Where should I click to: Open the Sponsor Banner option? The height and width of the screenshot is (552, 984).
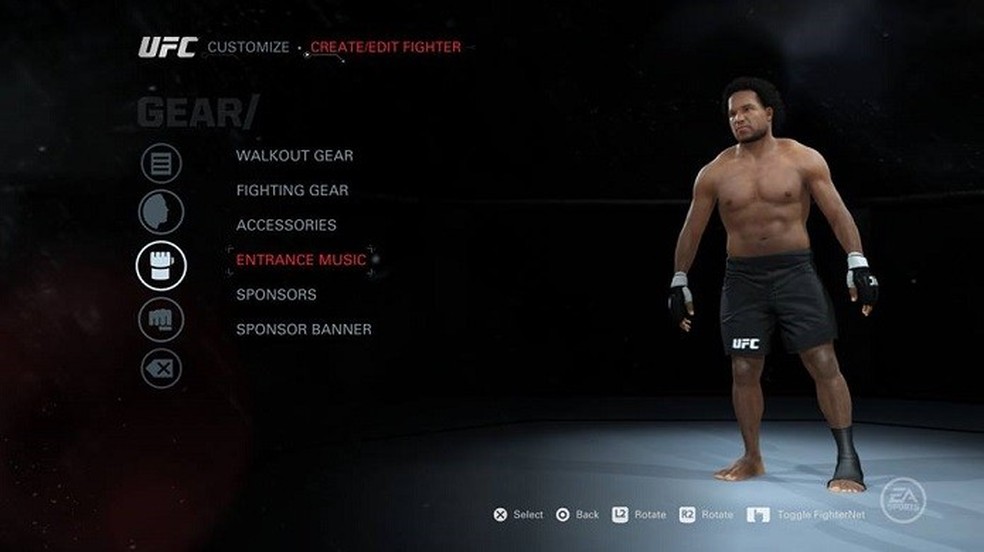(303, 329)
